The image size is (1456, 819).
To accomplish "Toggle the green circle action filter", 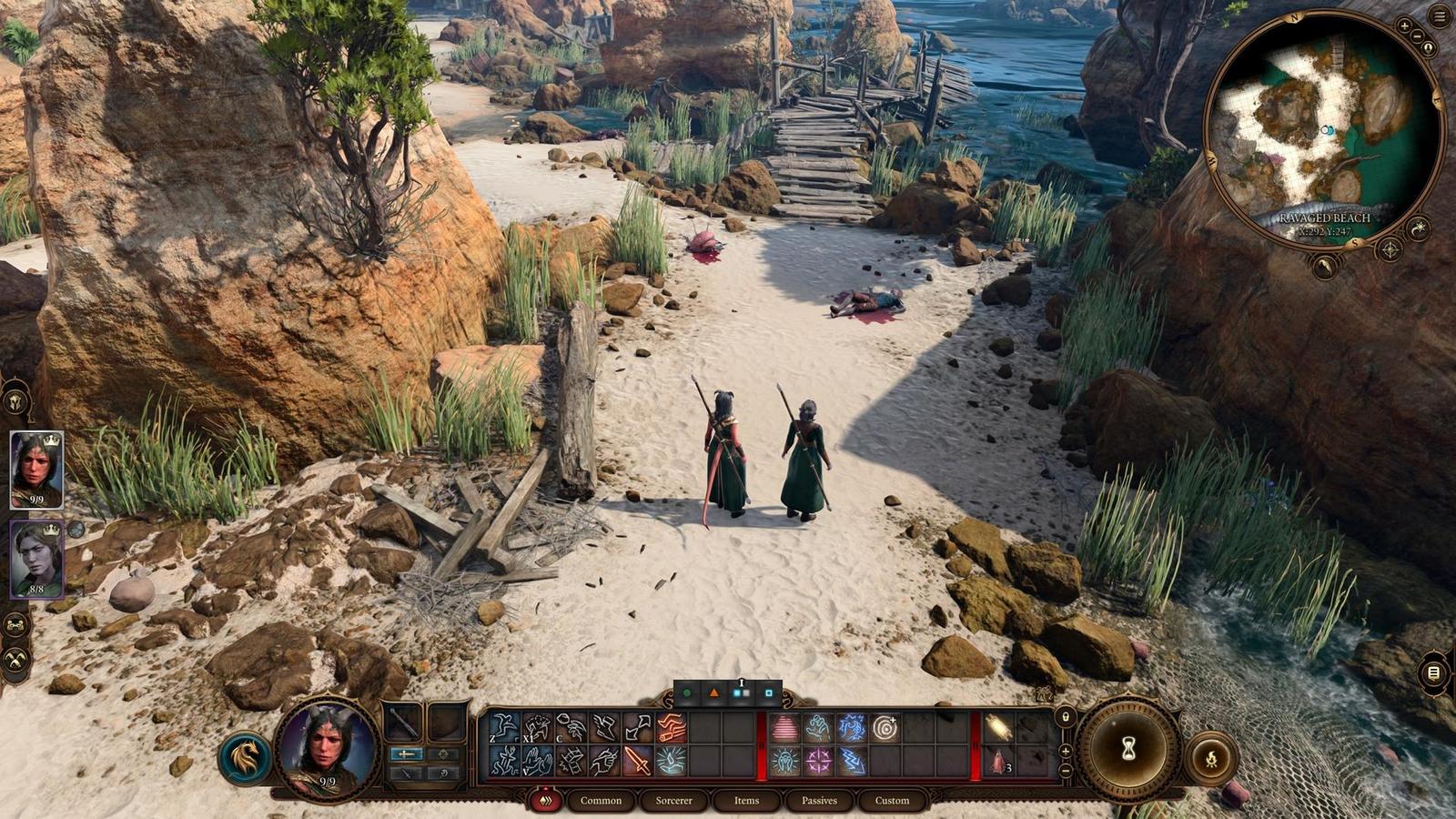I will coord(686,693).
